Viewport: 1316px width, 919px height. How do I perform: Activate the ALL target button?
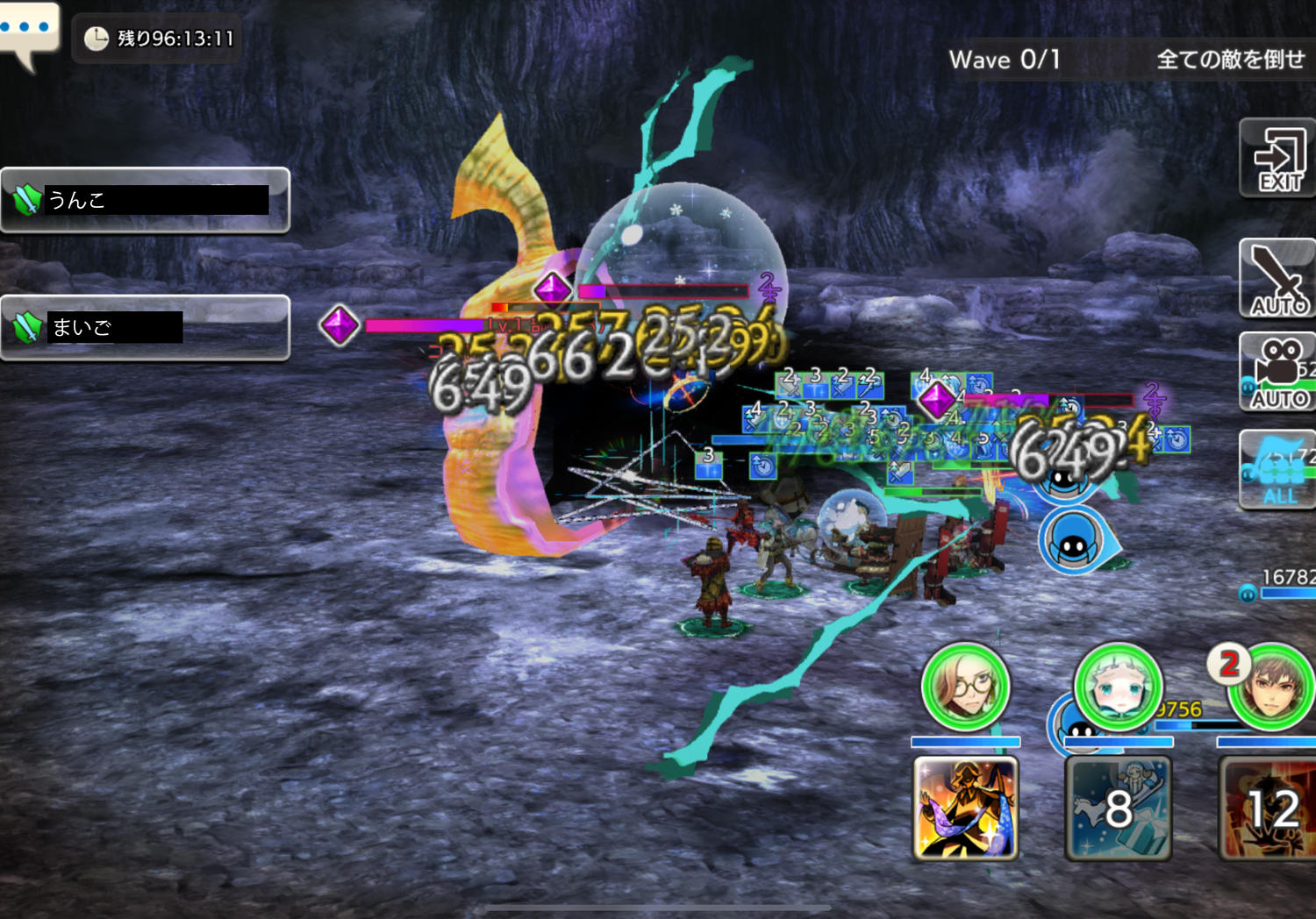[1279, 470]
